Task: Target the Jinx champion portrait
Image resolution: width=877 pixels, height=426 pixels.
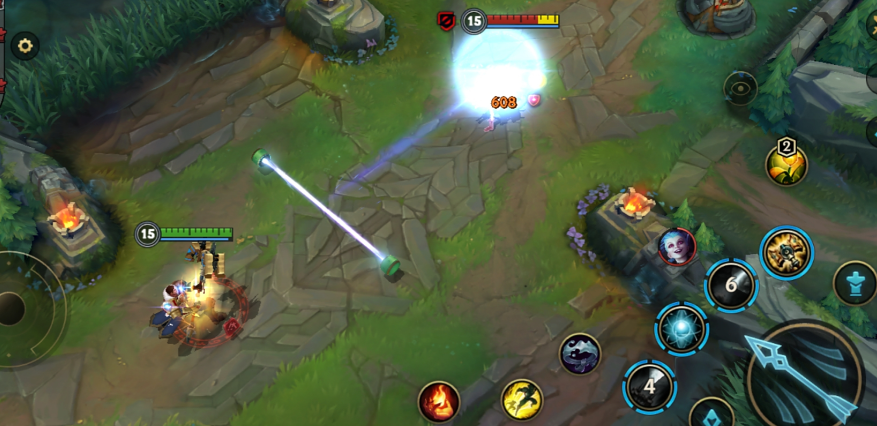Action: click(x=677, y=246)
